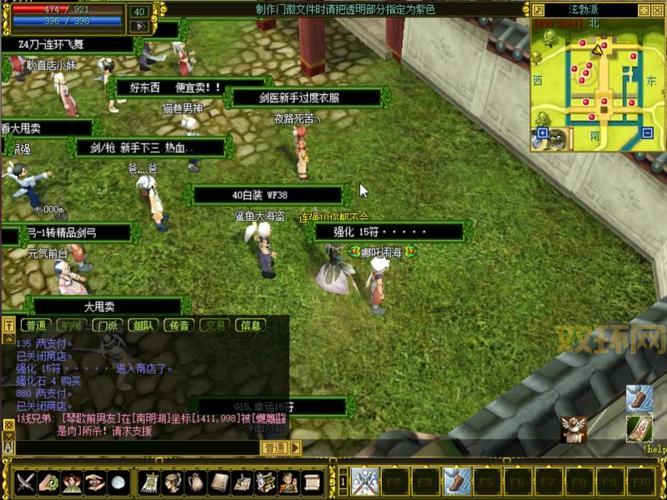The height and width of the screenshot is (500, 667).
Task: Open the 普通 channel selector beside chat input
Action: click(274, 449)
